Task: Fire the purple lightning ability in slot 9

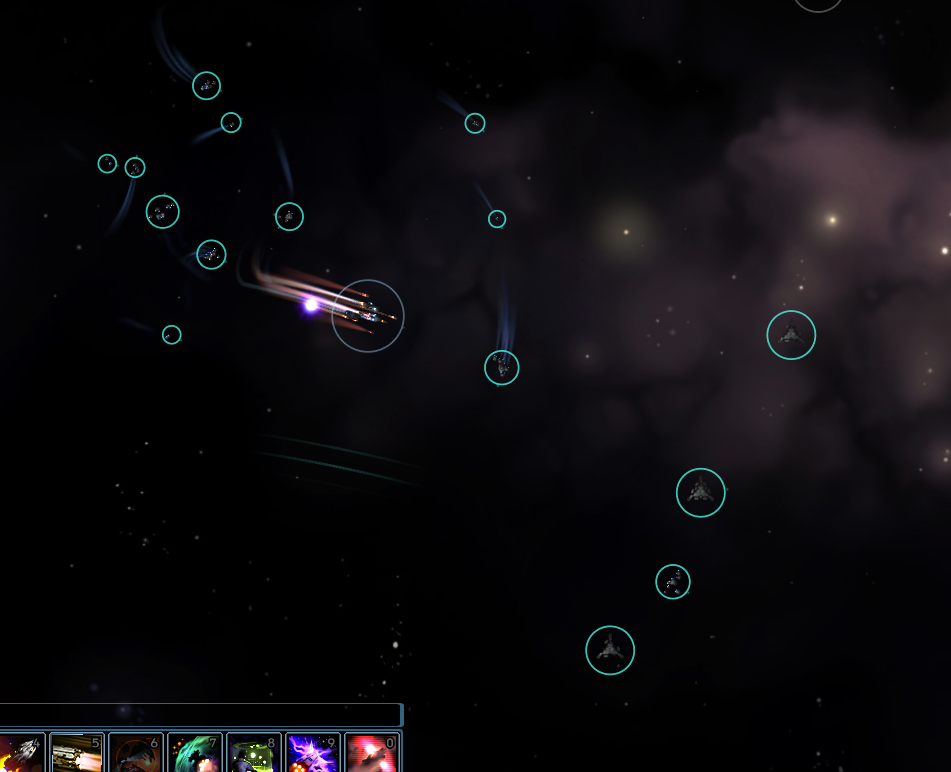Action: click(x=312, y=753)
